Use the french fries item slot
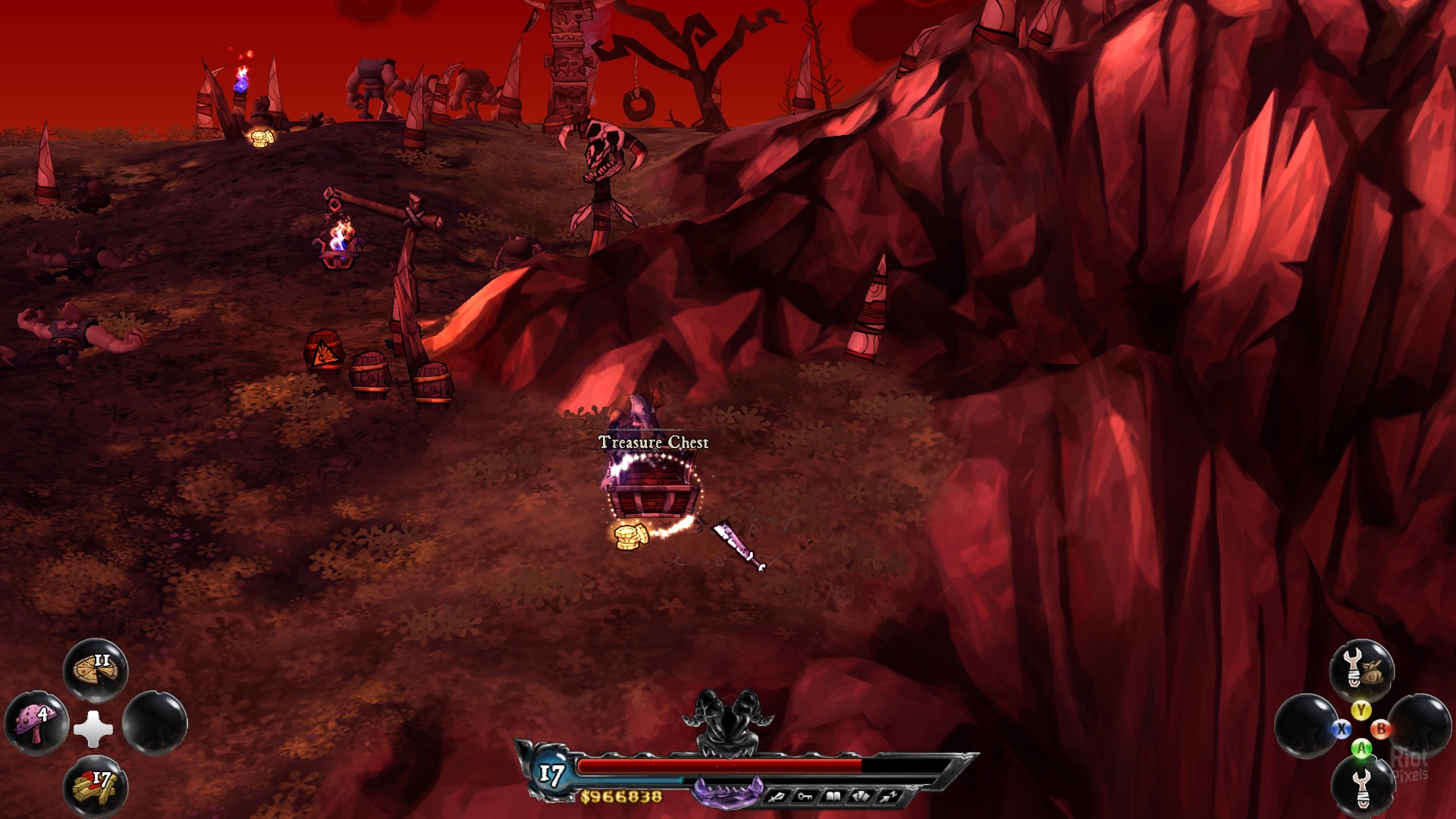Viewport: 1456px width, 819px height. pos(96,786)
